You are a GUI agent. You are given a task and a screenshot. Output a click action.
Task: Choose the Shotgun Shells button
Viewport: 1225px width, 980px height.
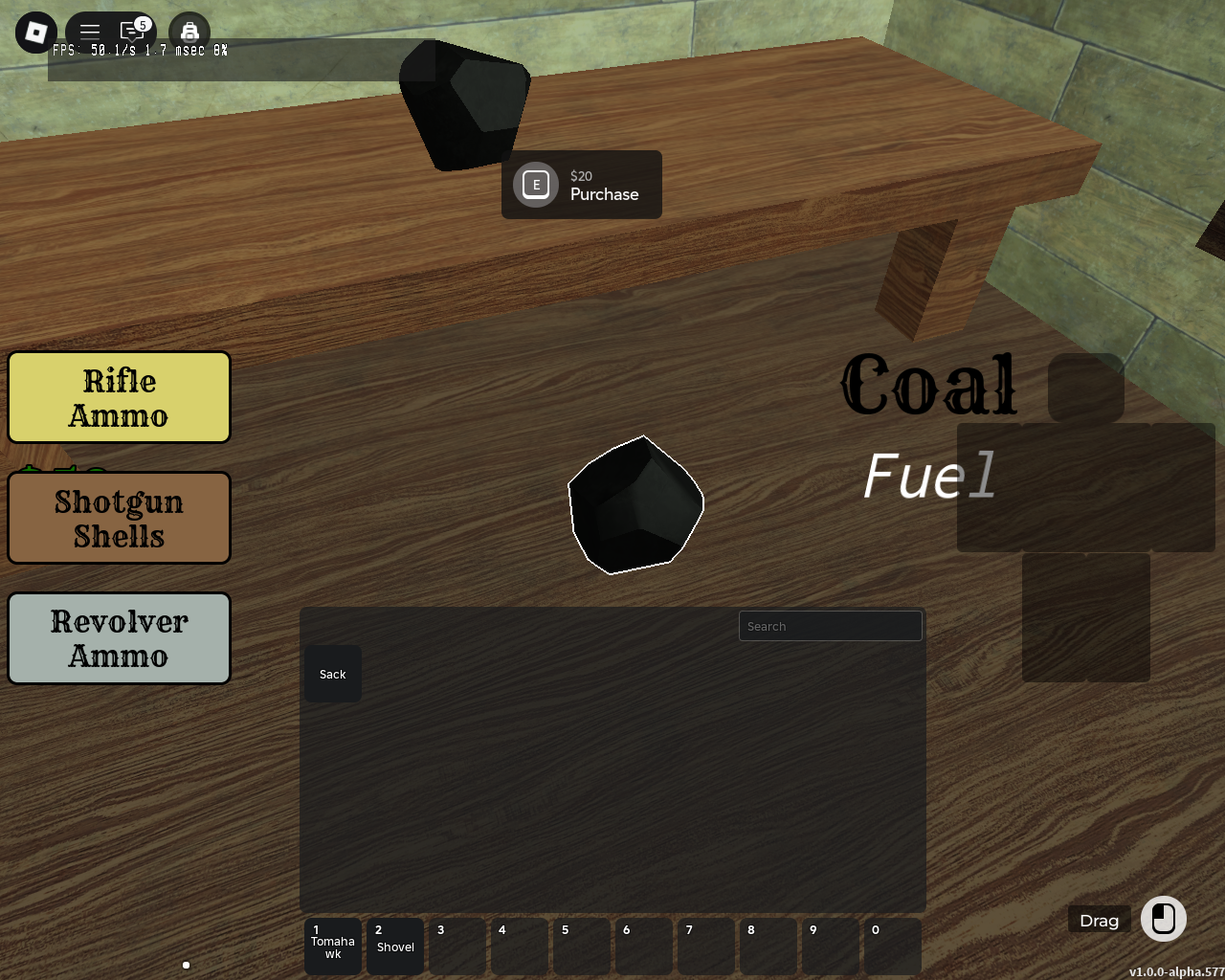120,519
